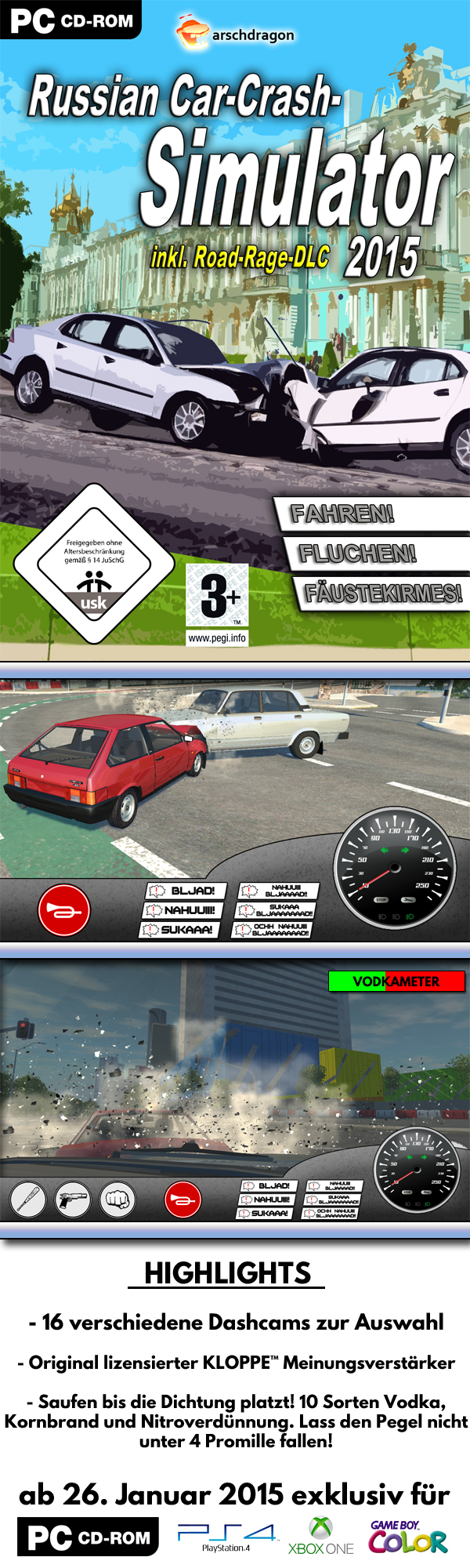Click NAHUUIII! under the red car crash scene
Screen dimensions: 470x1568
(x=183, y=910)
